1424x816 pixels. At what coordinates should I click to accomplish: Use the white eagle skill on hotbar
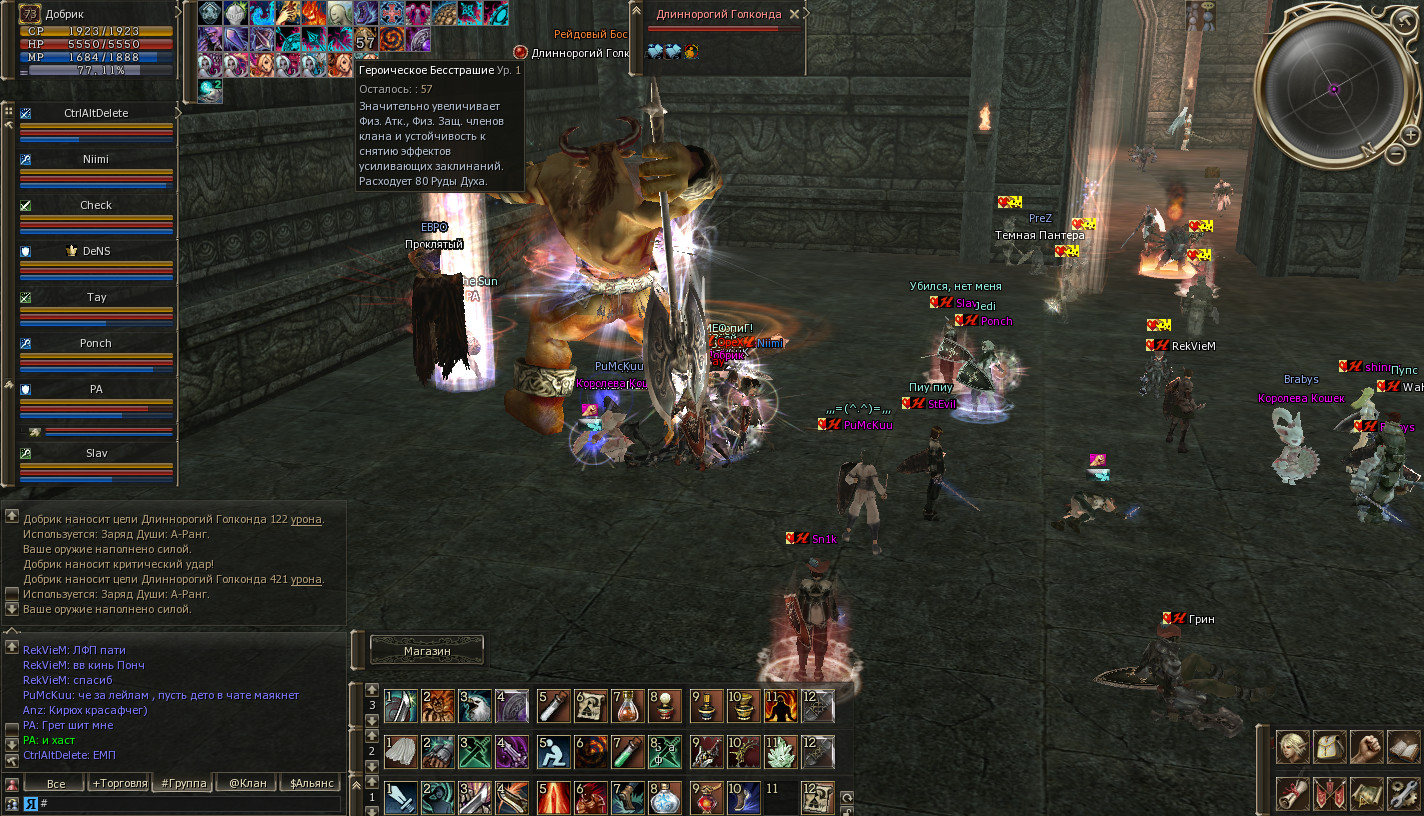tap(477, 706)
